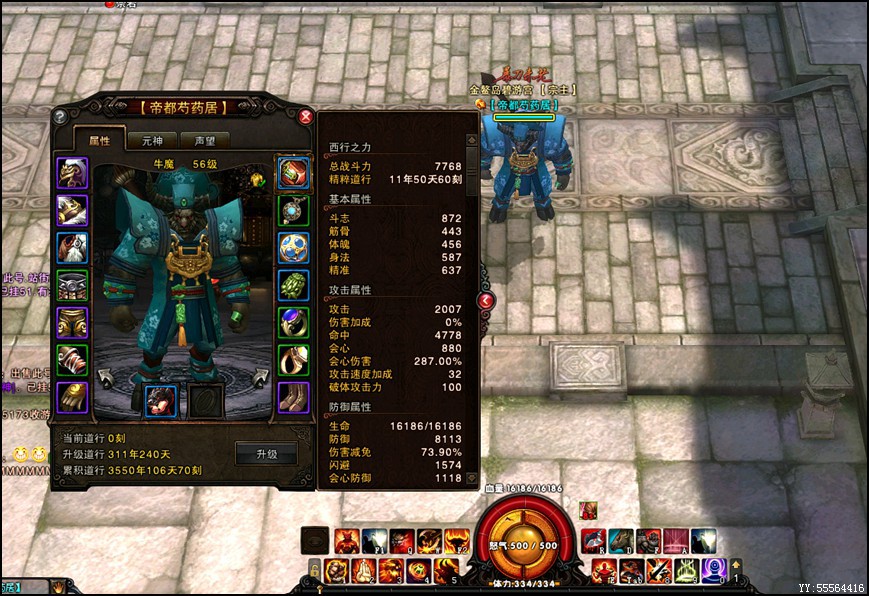Image resolution: width=869 pixels, height=596 pixels.
Task: Select the necklace equipment slot
Action: click(293, 210)
